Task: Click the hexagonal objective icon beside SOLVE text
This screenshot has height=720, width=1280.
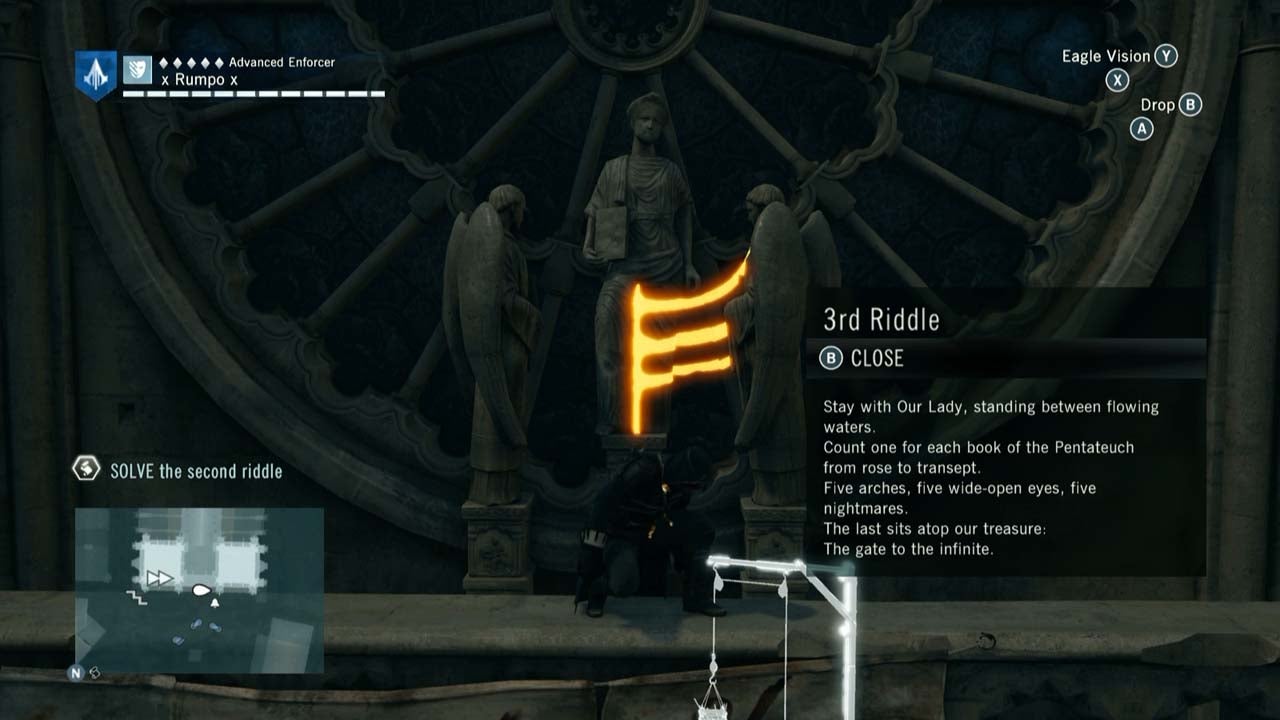Action: (85, 470)
